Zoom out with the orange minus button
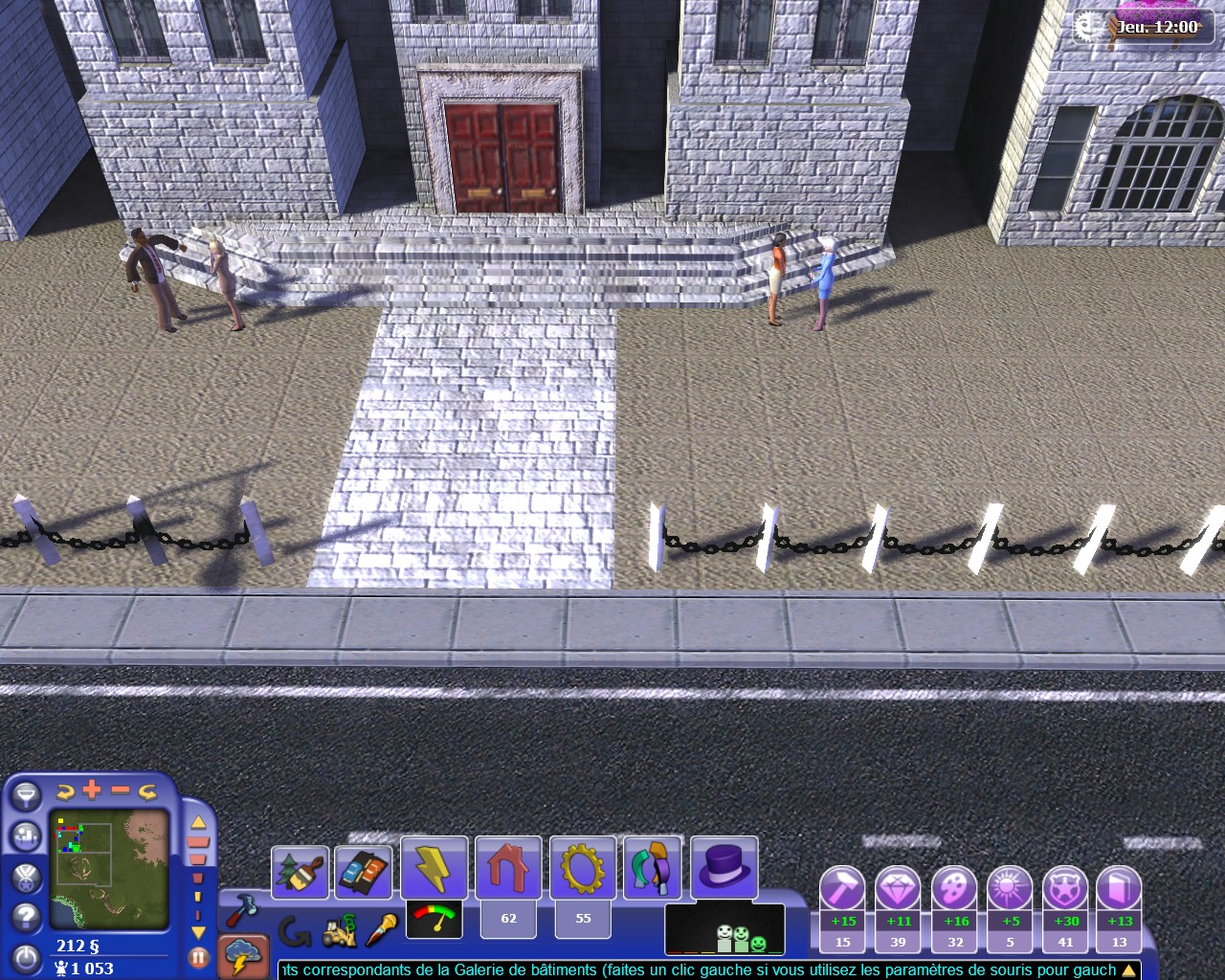Image resolution: width=1225 pixels, height=980 pixels. tap(121, 790)
